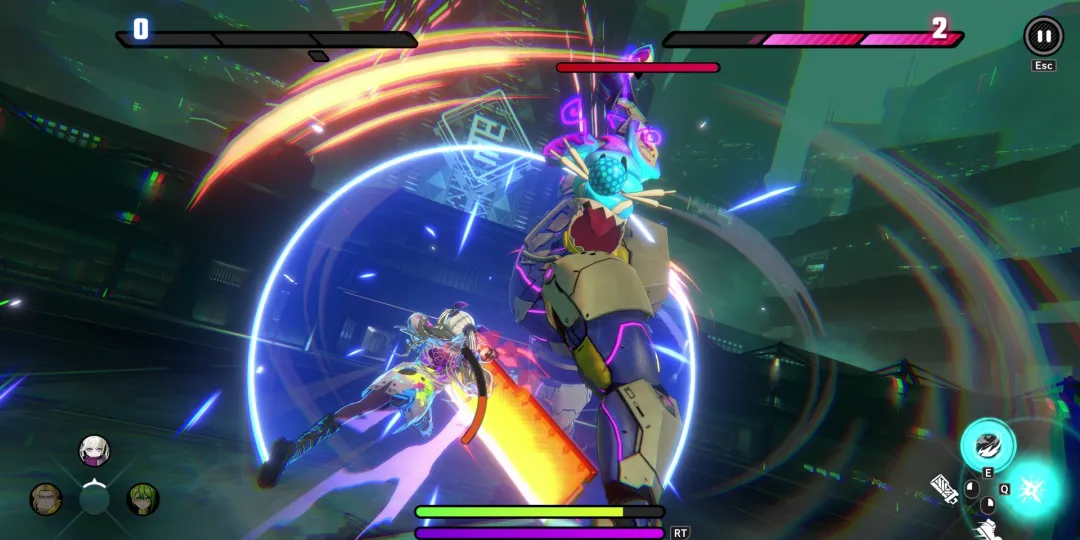Trigger the glowing starburst ultimate ability
Viewport: 1080px width, 540px height.
[1033, 490]
